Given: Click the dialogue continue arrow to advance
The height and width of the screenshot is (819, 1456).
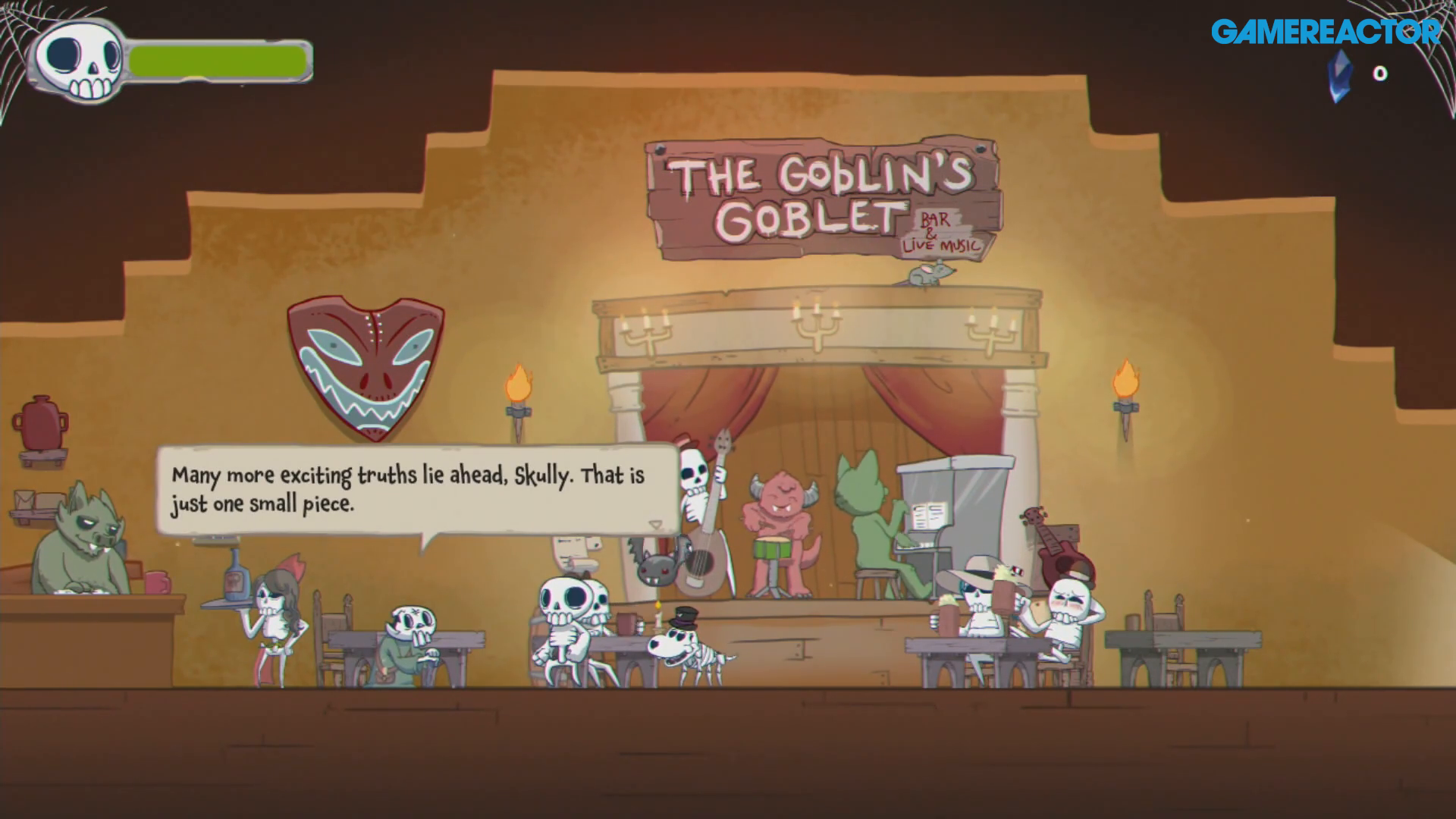Looking at the screenshot, I should [x=655, y=523].
